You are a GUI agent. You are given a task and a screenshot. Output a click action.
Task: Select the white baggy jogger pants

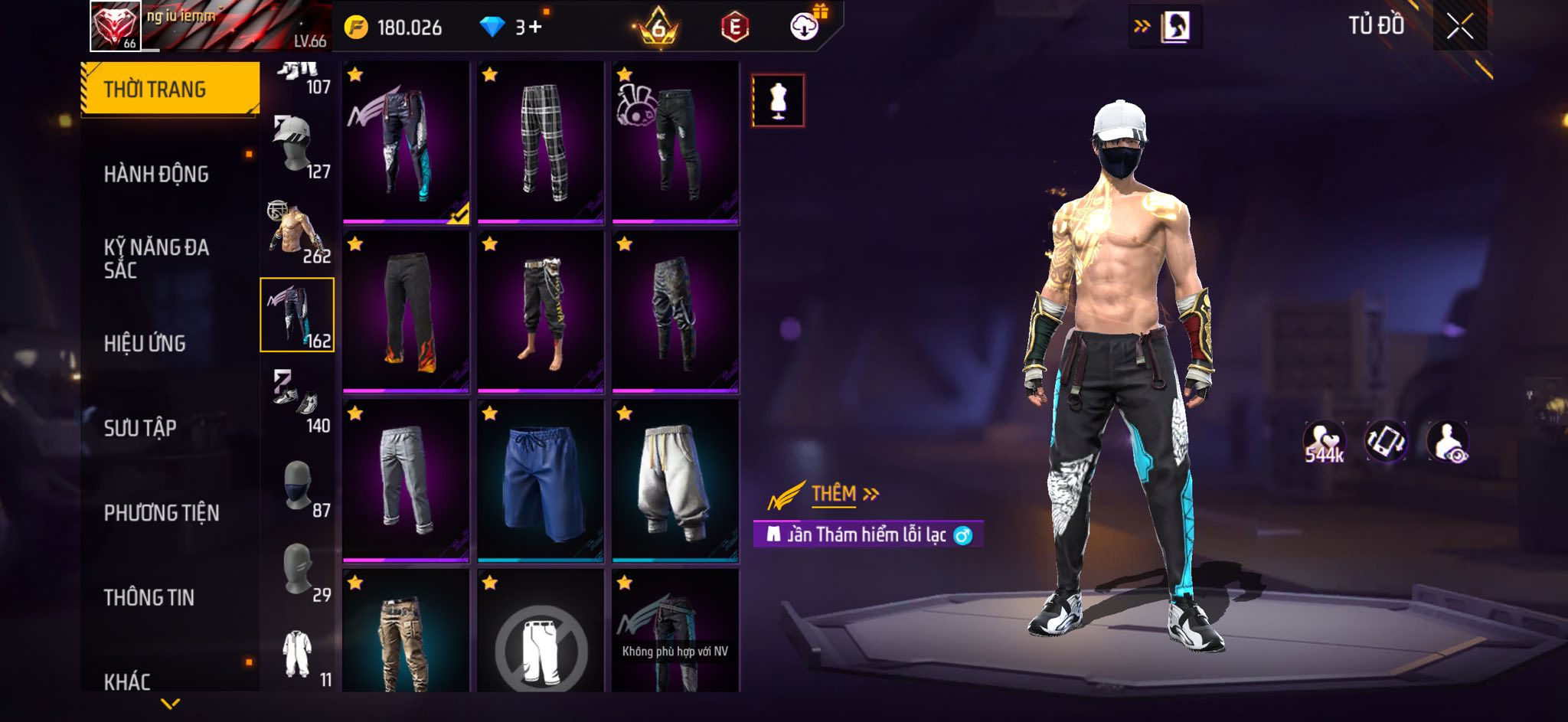tap(675, 481)
